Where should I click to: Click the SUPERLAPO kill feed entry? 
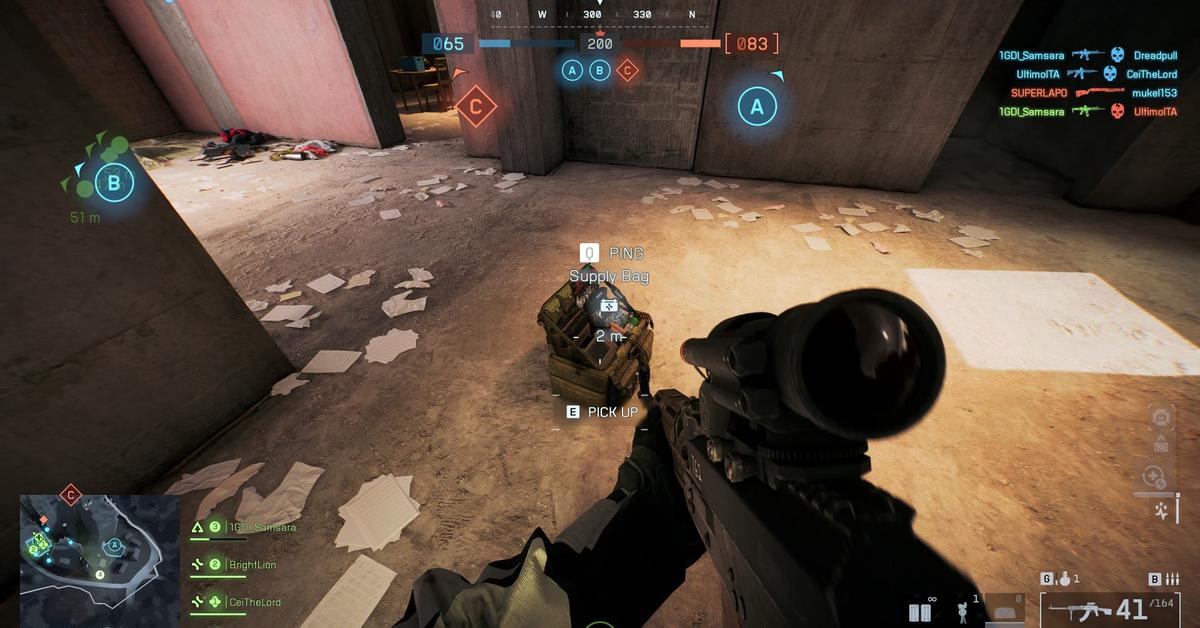point(1039,93)
